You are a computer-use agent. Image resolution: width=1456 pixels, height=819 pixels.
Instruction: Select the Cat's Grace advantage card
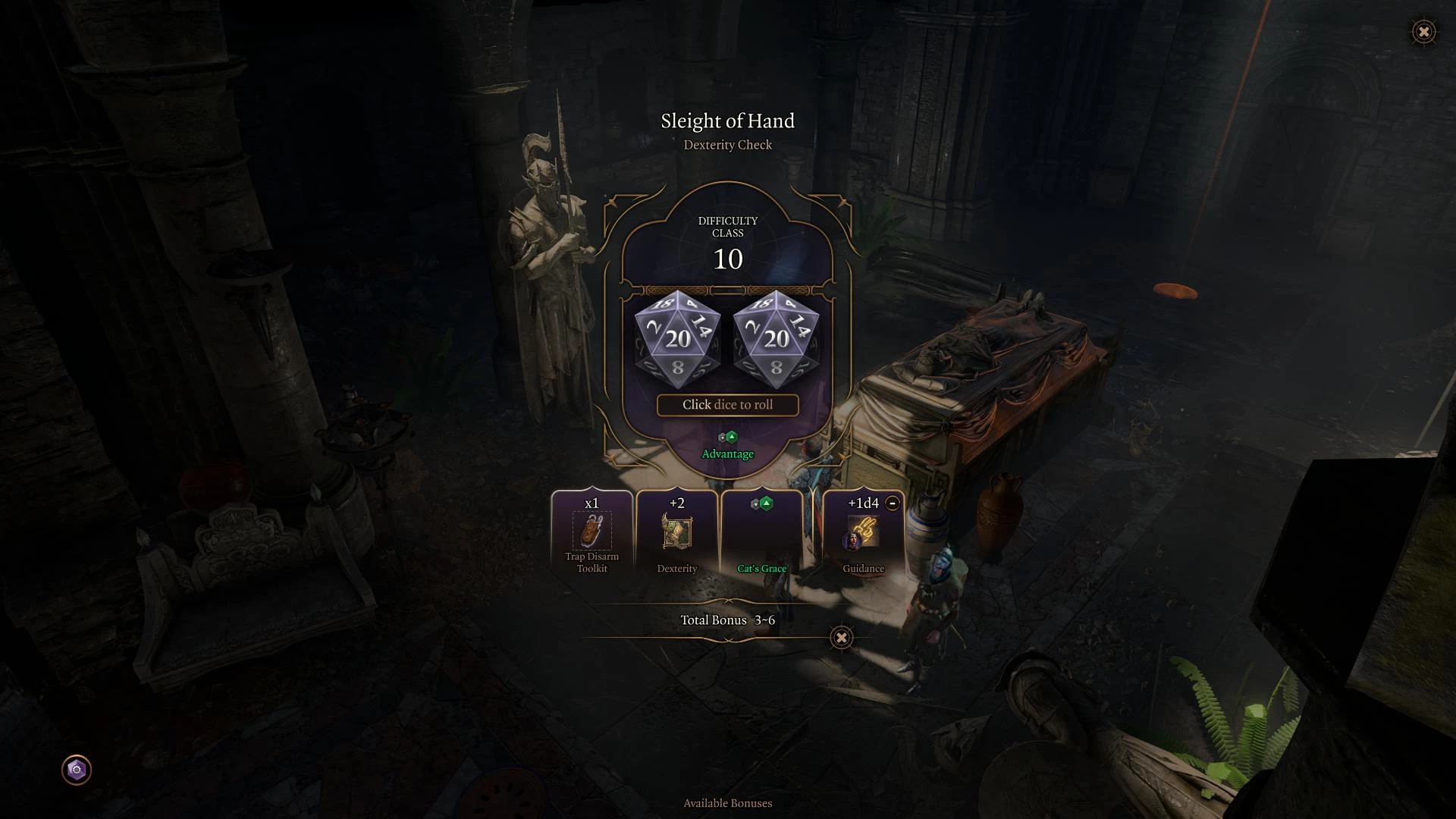[762, 533]
